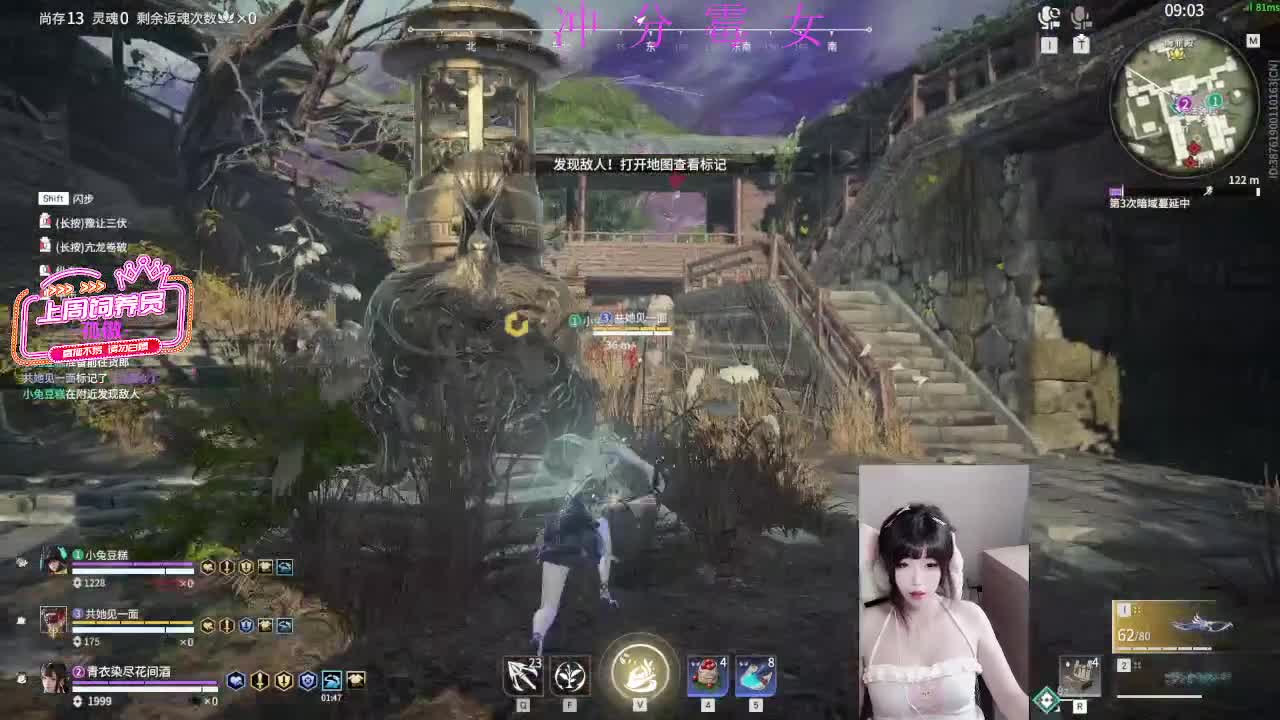This screenshot has height=720, width=1280.
Task: Toggle the T push-to-talk indicator
Action: tap(1082, 43)
